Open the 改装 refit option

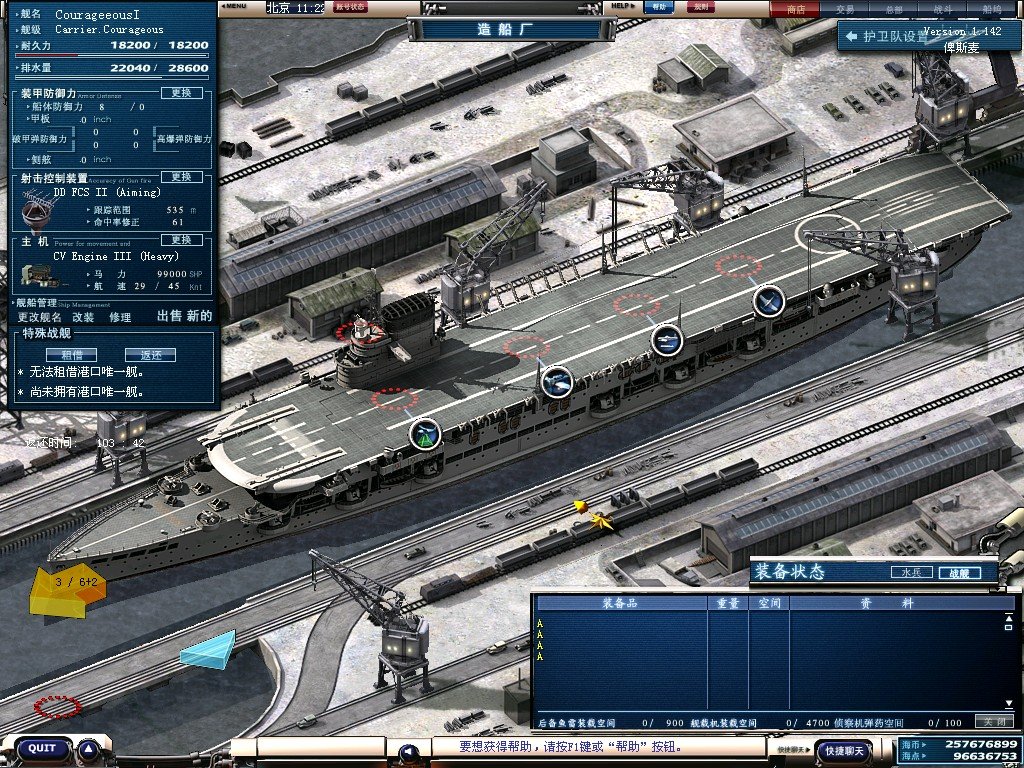click(x=84, y=317)
